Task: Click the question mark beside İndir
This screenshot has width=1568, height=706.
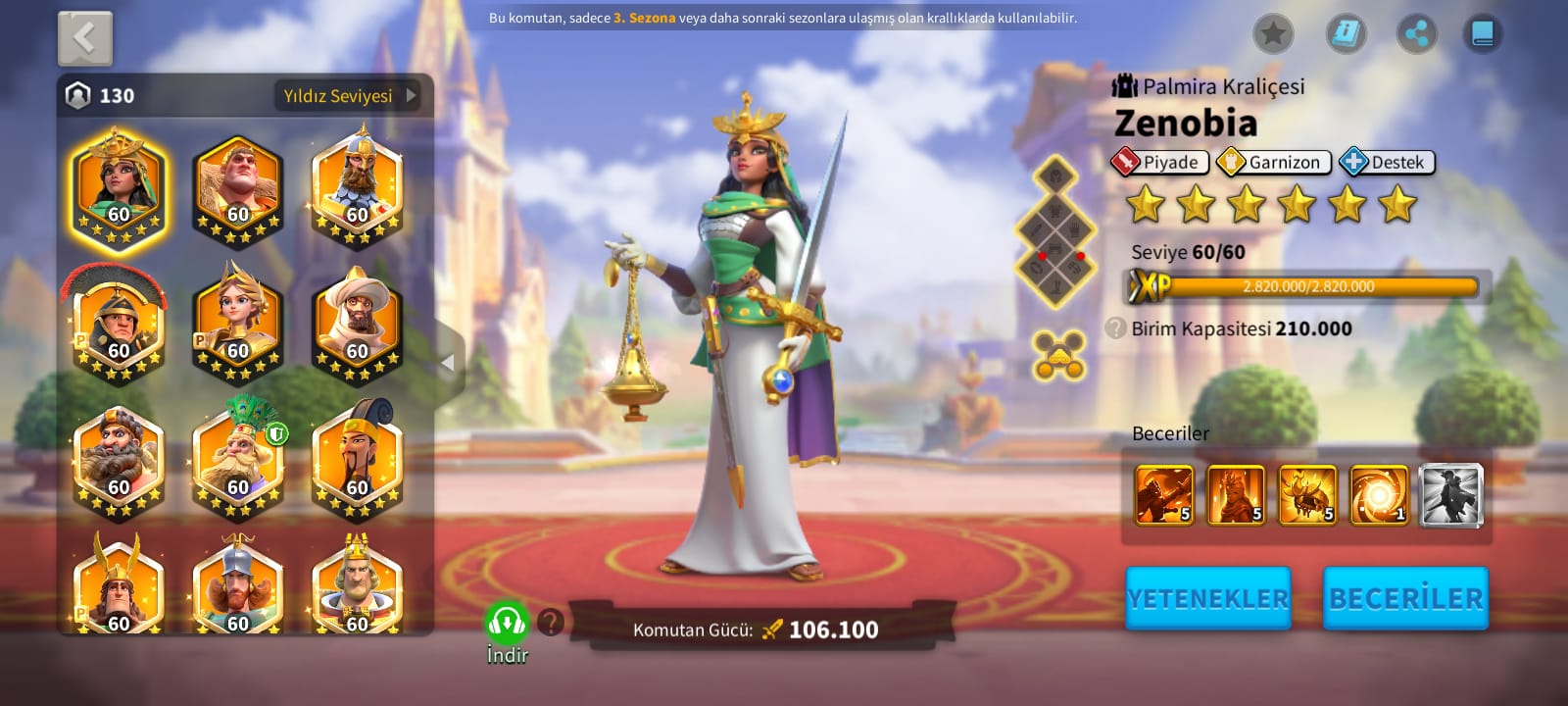Action: click(x=551, y=622)
